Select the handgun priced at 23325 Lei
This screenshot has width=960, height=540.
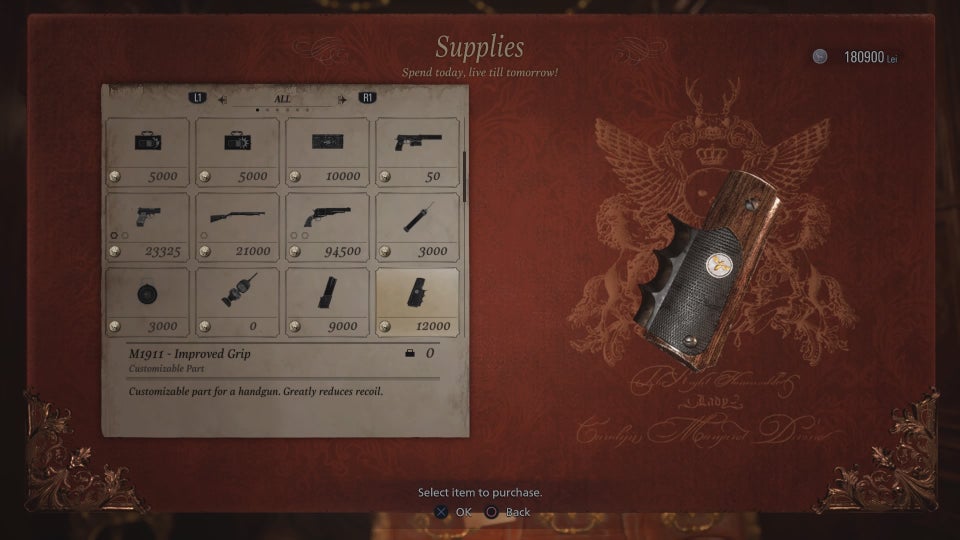(147, 227)
